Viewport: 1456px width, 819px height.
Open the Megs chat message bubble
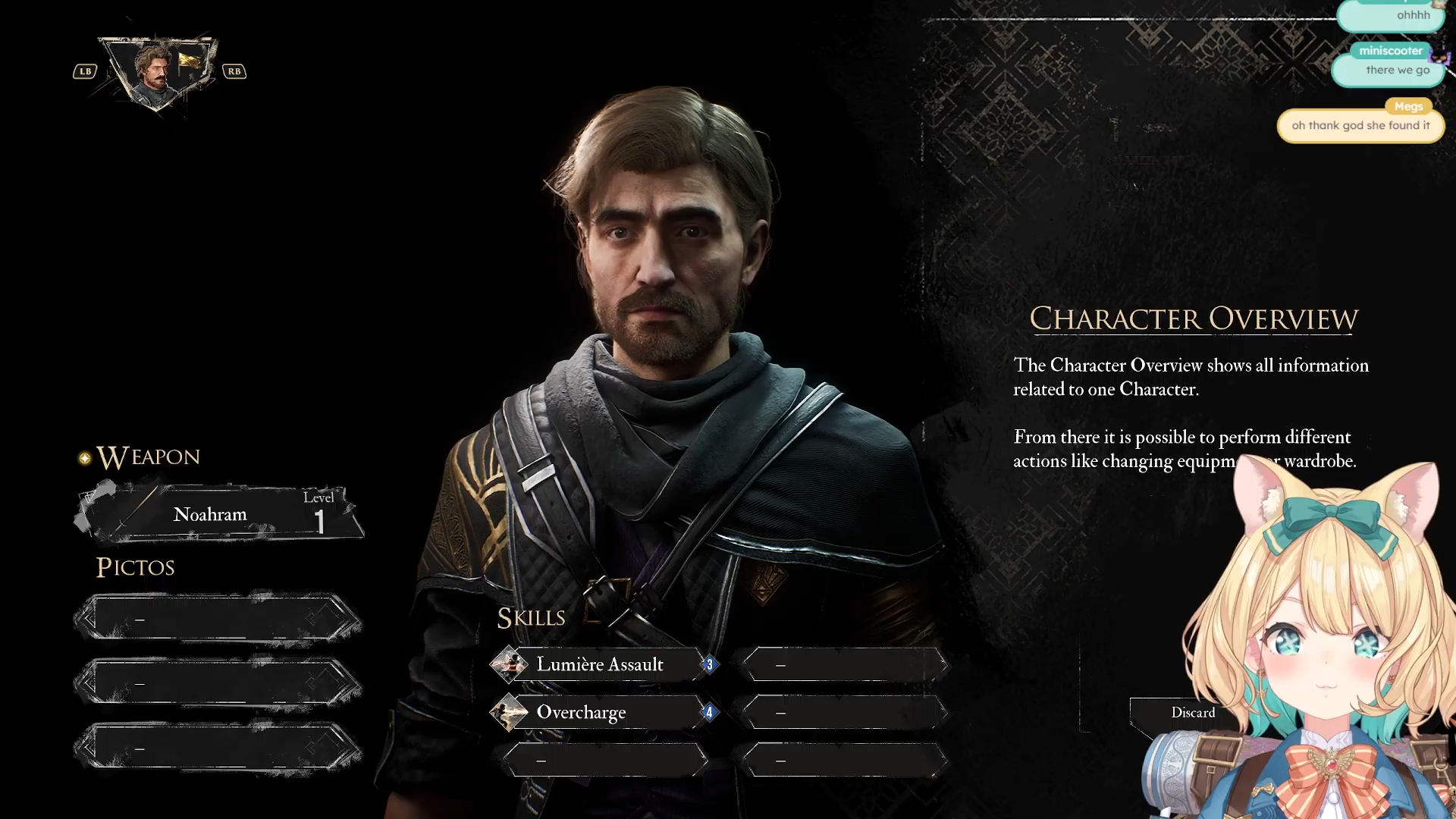tap(1360, 125)
